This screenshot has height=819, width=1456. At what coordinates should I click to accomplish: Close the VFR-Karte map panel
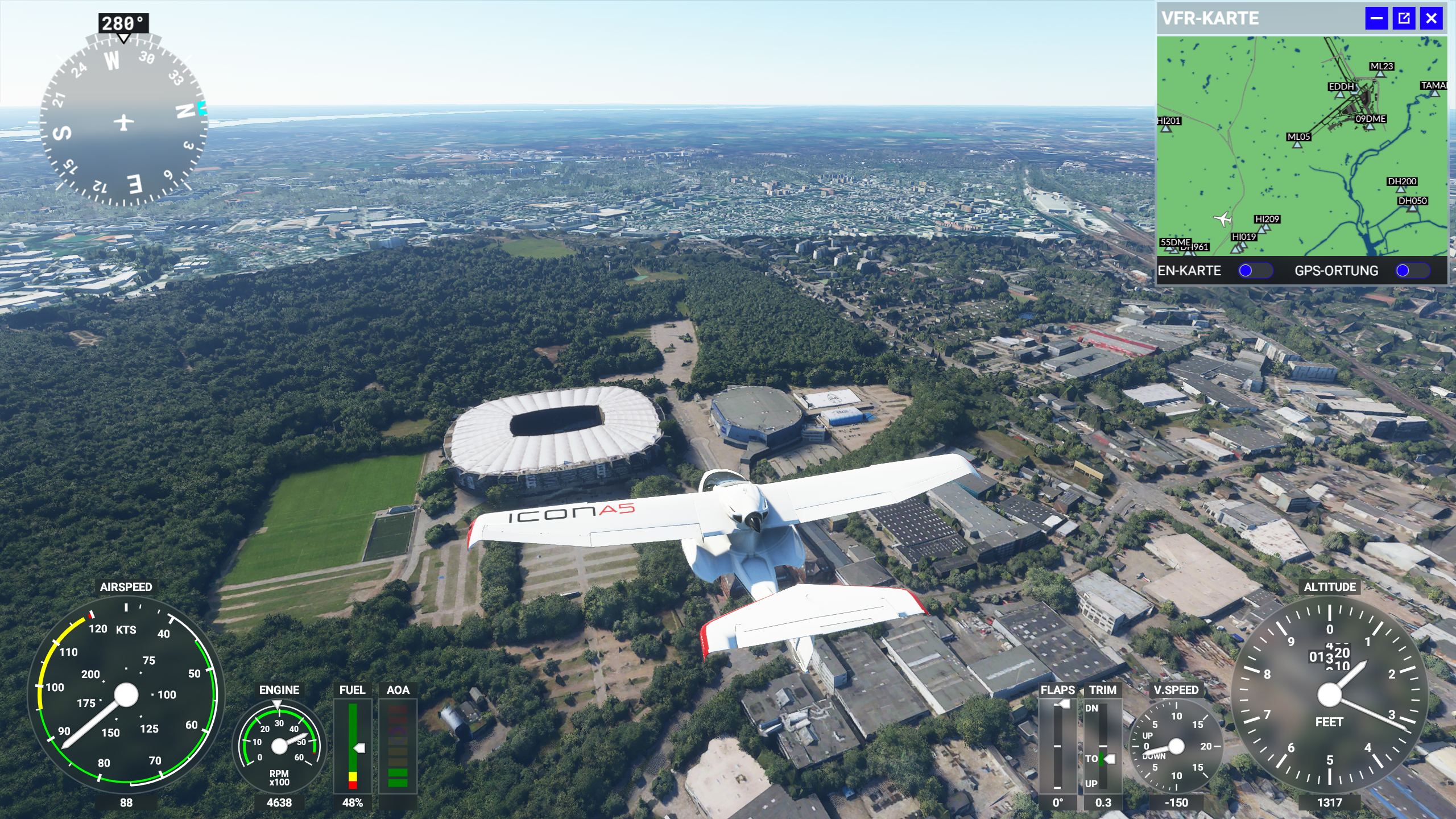(x=1431, y=18)
